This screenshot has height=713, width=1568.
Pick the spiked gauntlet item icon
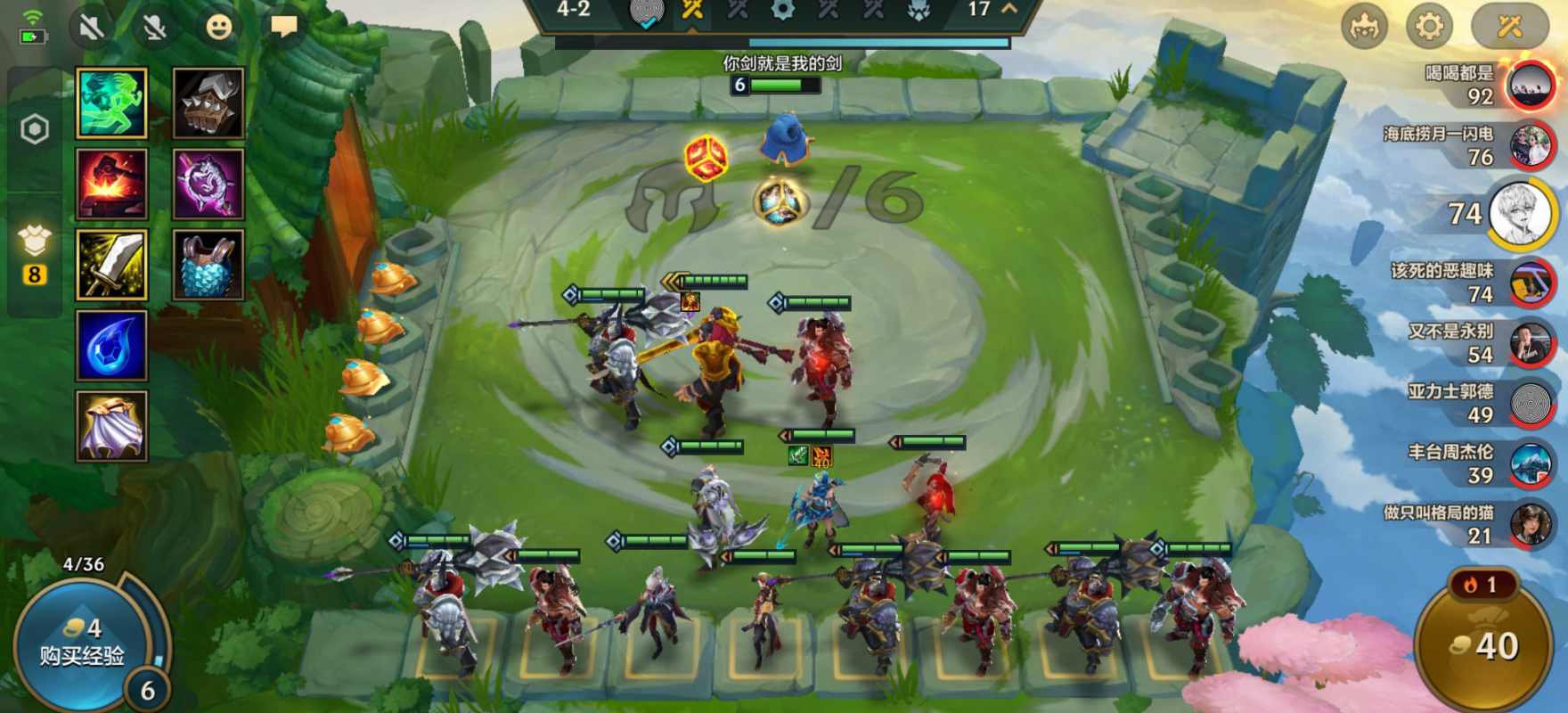[208, 103]
